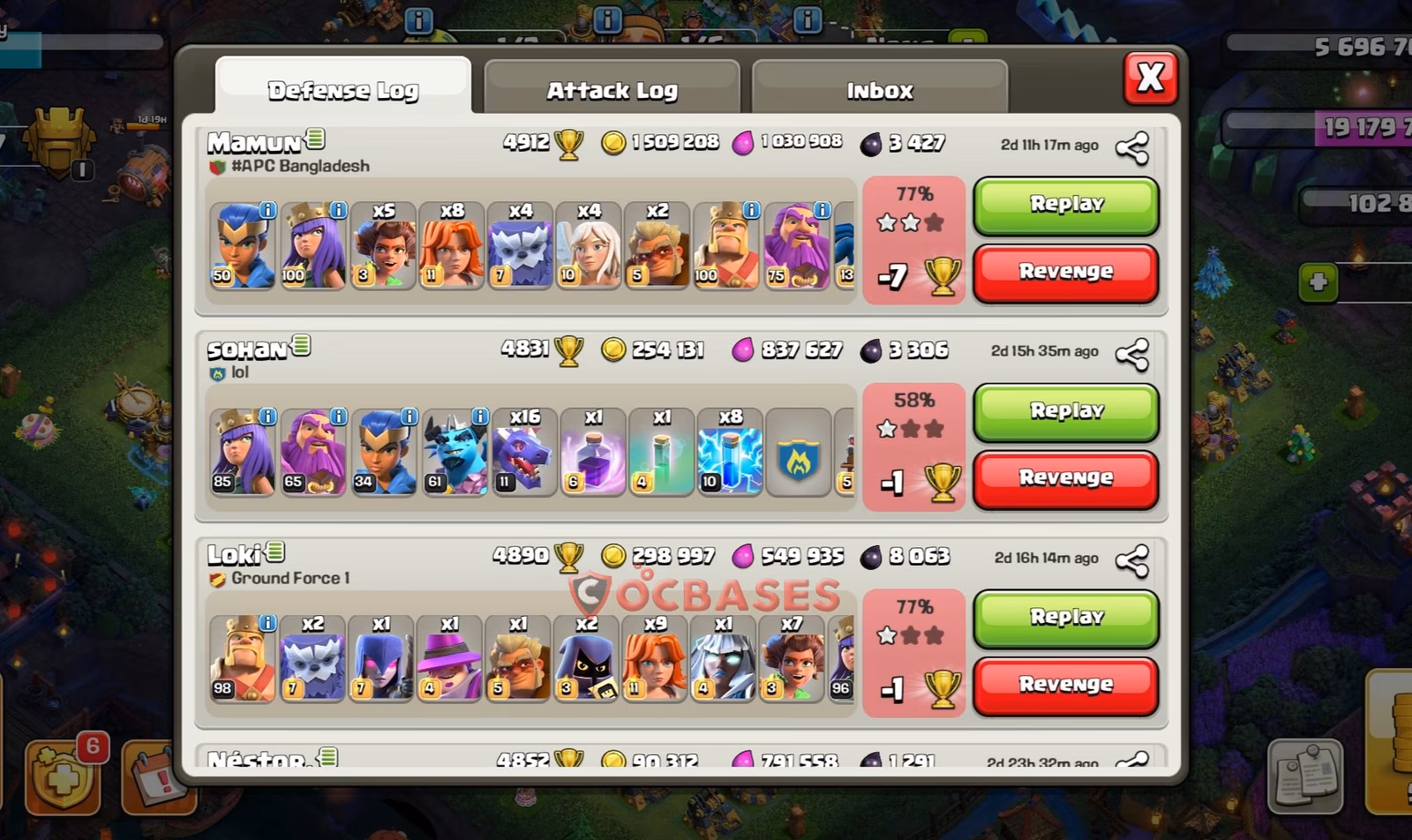This screenshot has width=1412, height=840.
Task: Click Revenge on Sohan's entry
Action: [x=1065, y=477]
